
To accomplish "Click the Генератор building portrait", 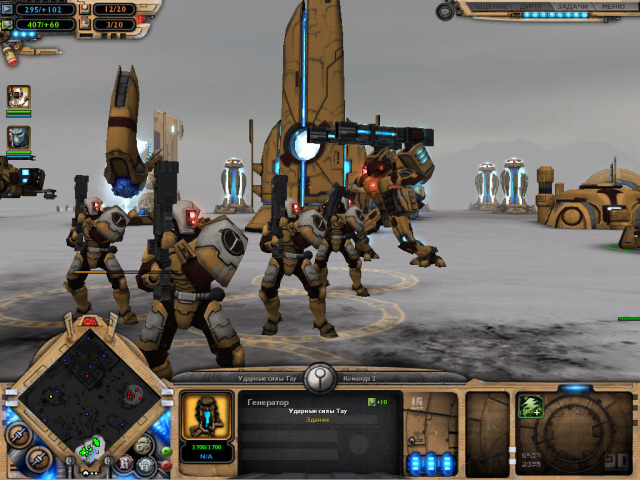I will [x=207, y=417].
